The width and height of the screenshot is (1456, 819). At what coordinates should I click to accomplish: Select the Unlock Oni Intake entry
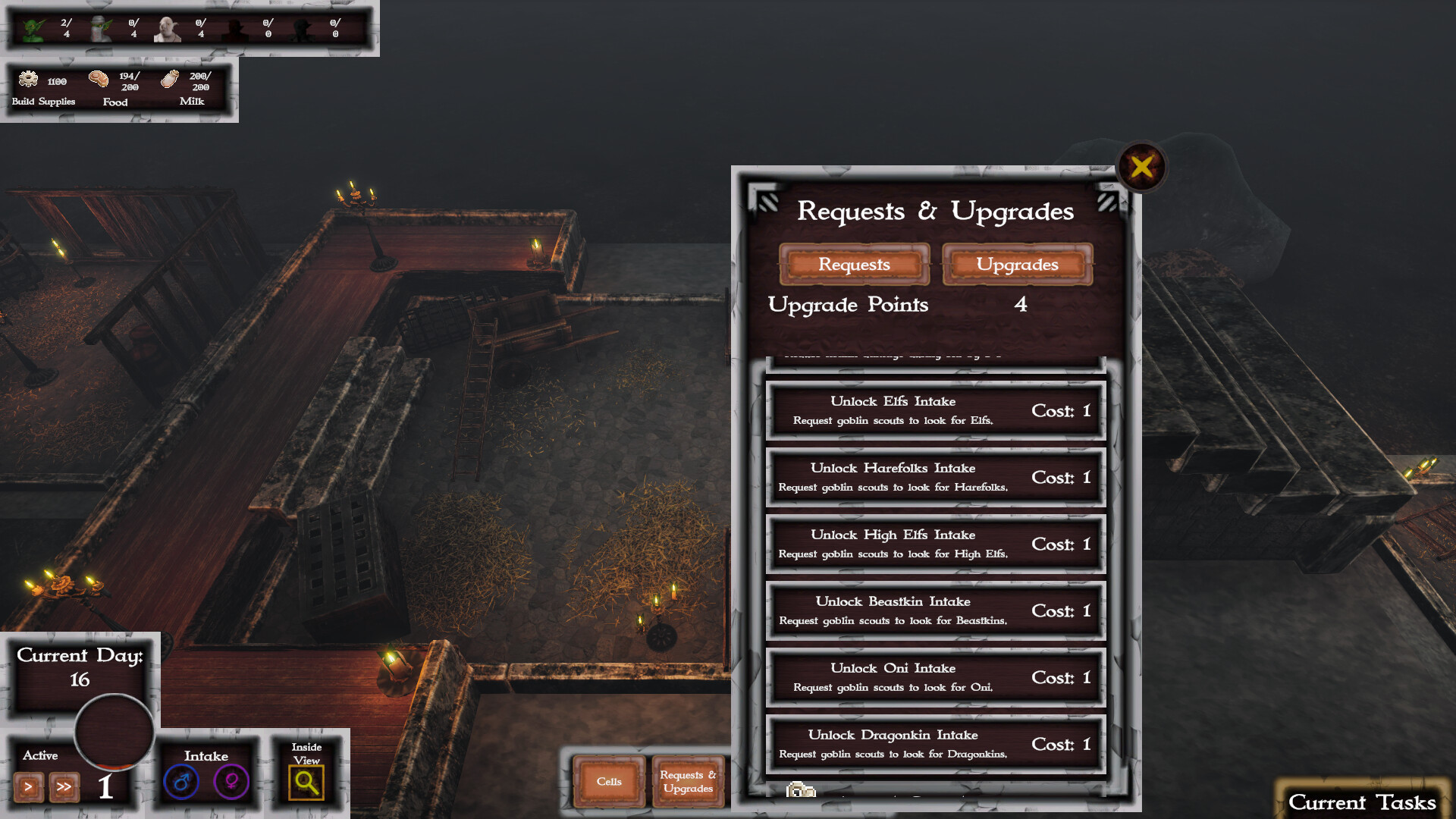click(x=936, y=677)
